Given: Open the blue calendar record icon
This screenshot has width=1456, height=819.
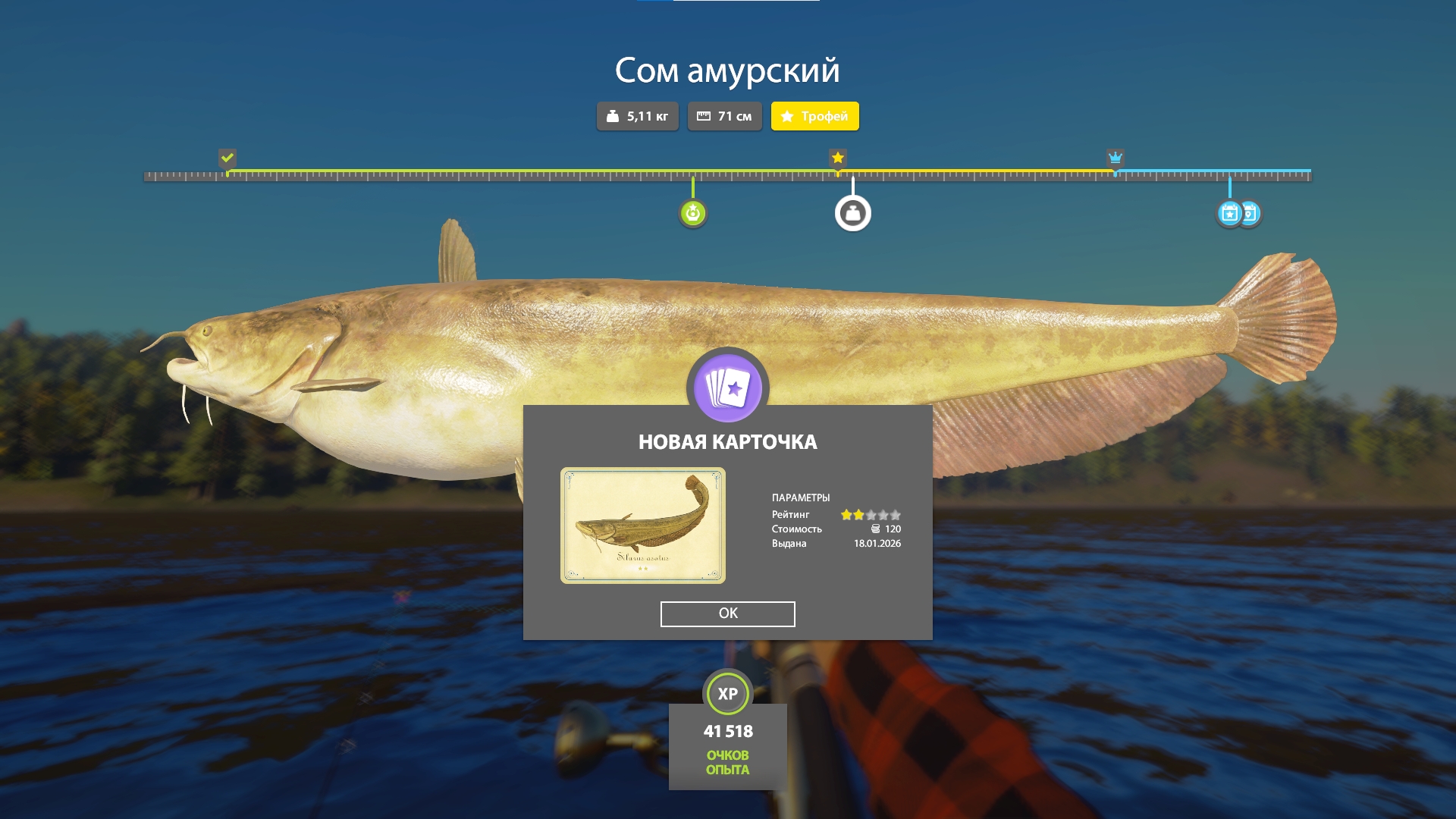Looking at the screenshot, I should 1230,213.
